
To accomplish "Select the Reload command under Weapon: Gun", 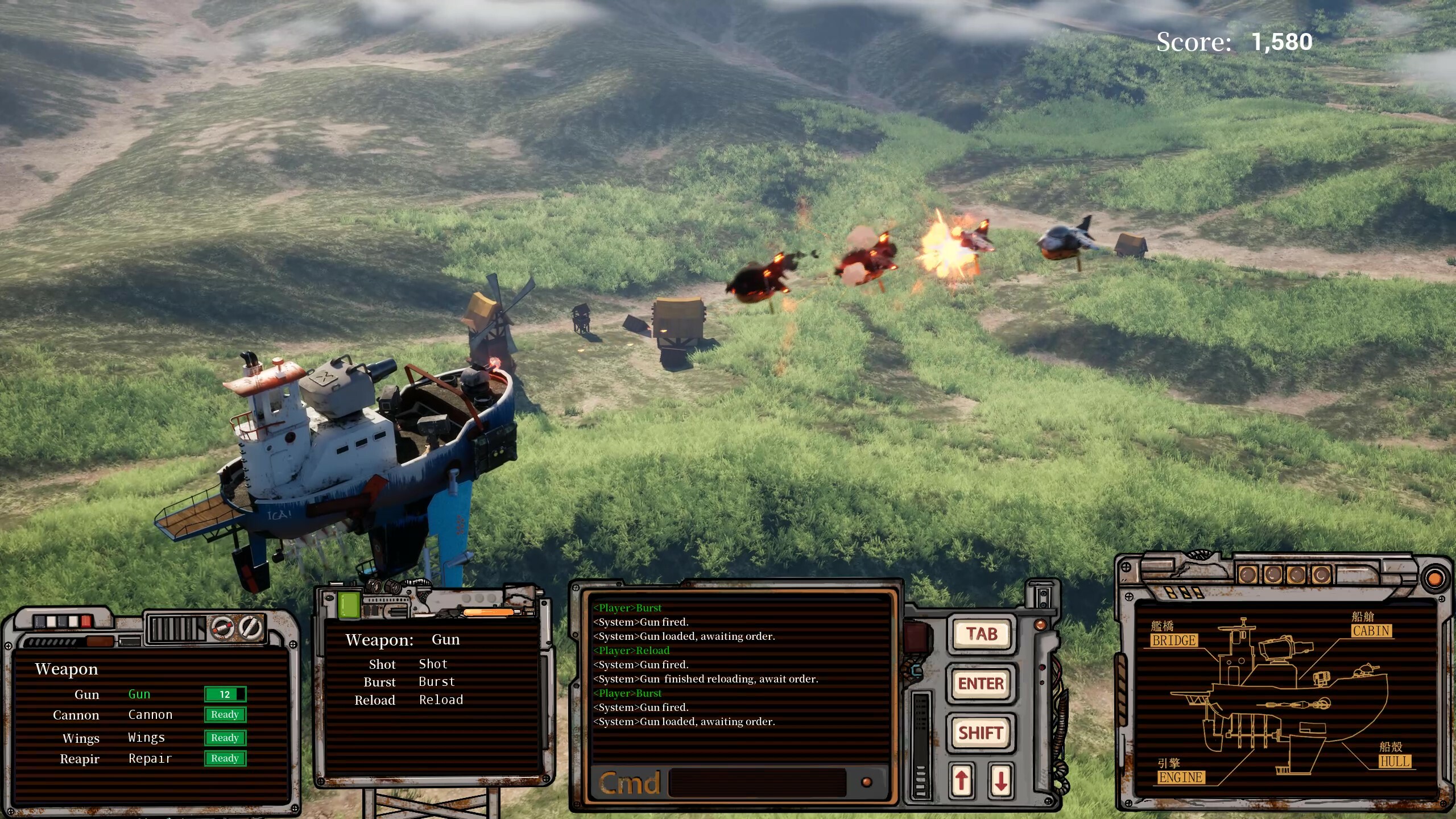I will (x=442, y=700).
